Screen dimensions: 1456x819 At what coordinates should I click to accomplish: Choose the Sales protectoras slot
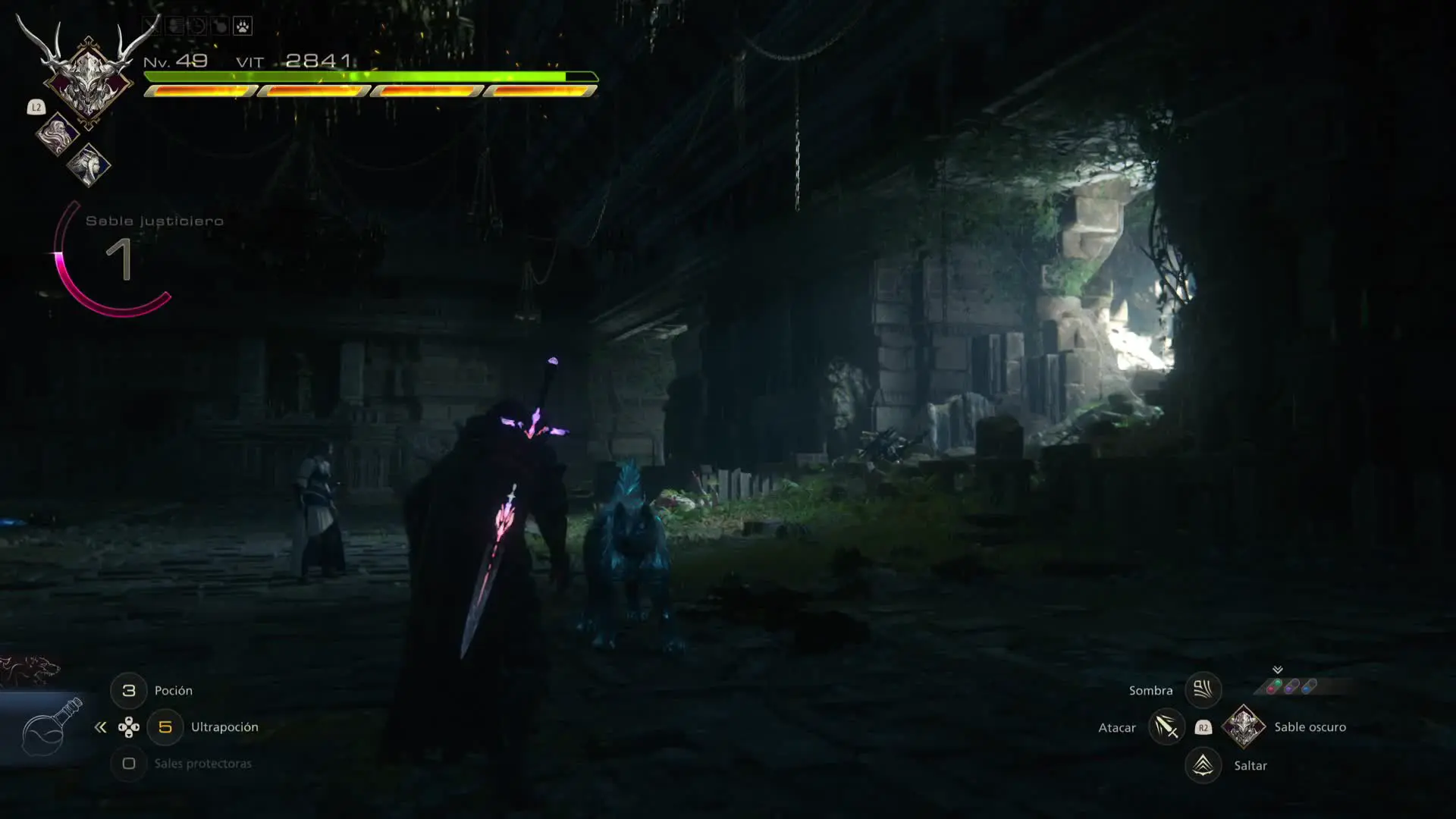tap(129, 764)
